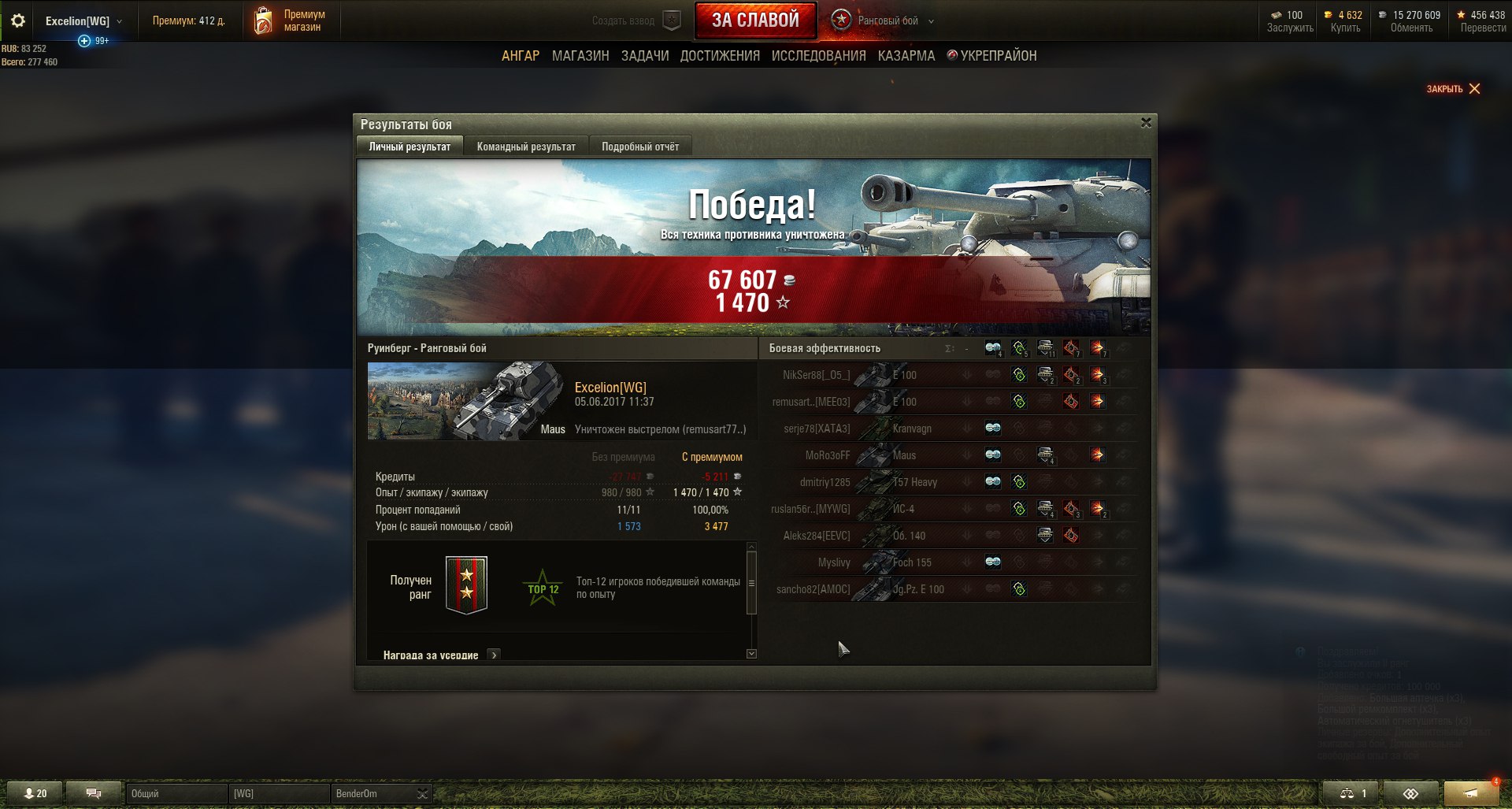Open the settings gear icon
Image resolution: width=1512 pixels, height=809 pixels.
(18, 21)
